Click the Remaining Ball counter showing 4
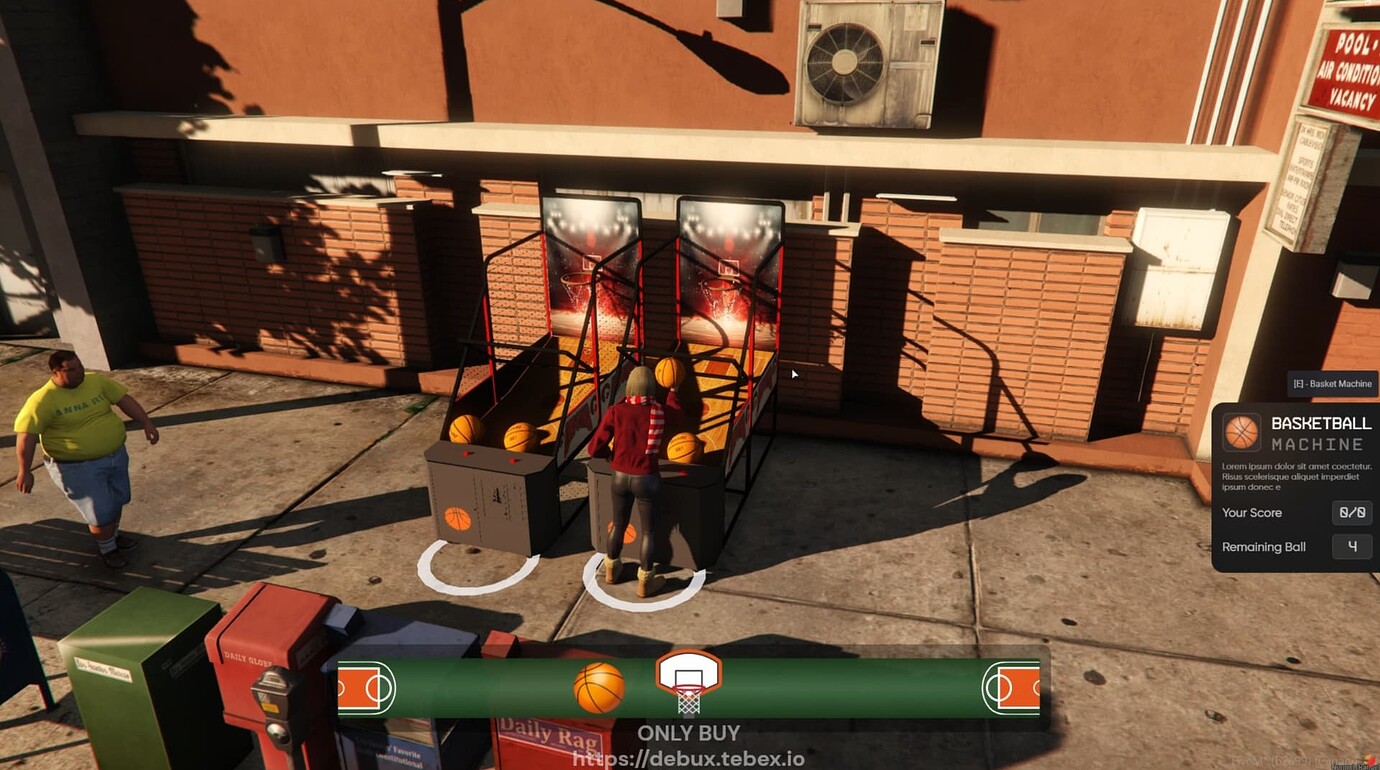The width and height of the screenshot is (1380, 770). (x=1353, y=547)
